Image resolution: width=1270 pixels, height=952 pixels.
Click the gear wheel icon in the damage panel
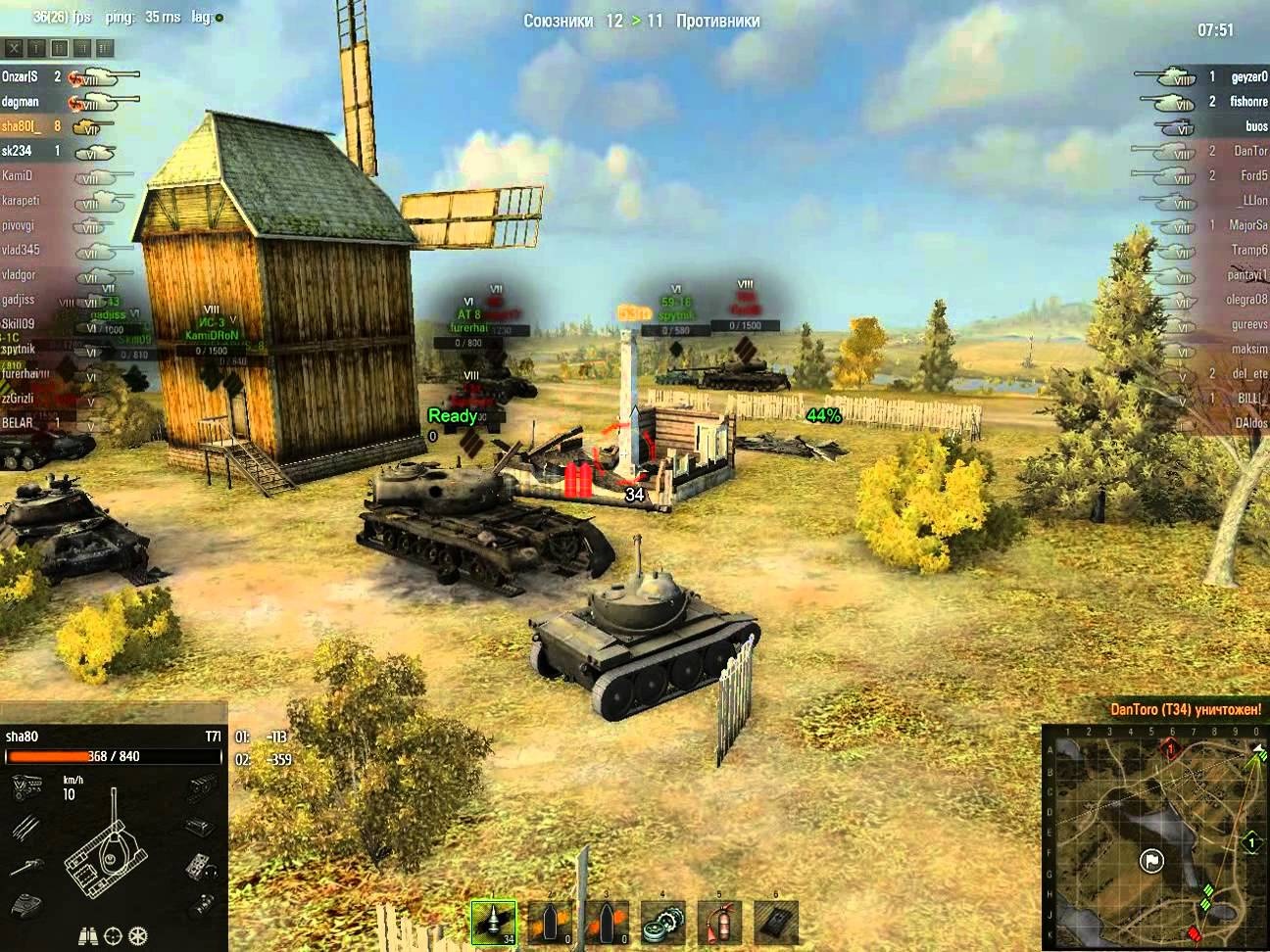(x=137, y=936)
